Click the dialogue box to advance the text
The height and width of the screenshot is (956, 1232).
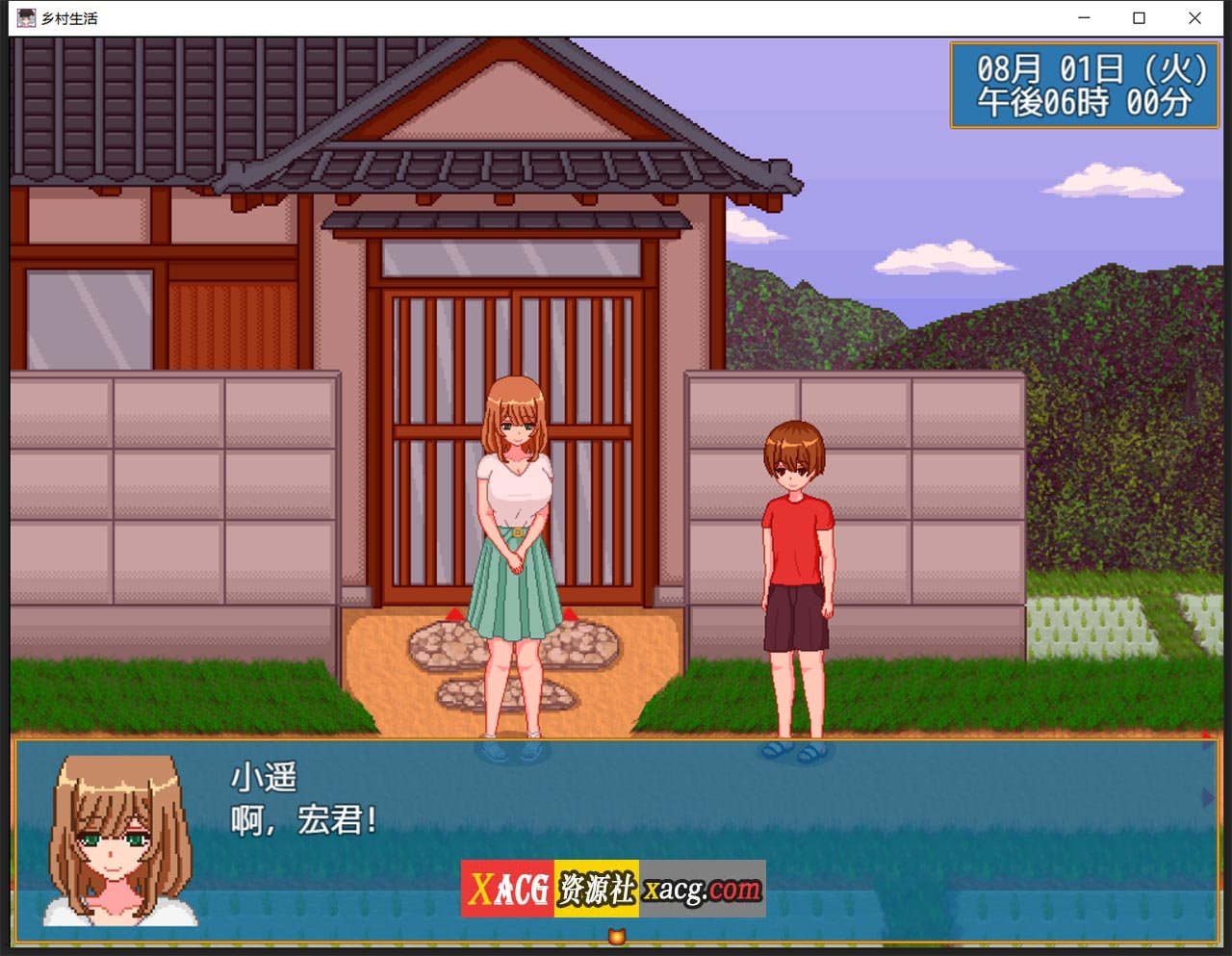[x=616, y=818]
